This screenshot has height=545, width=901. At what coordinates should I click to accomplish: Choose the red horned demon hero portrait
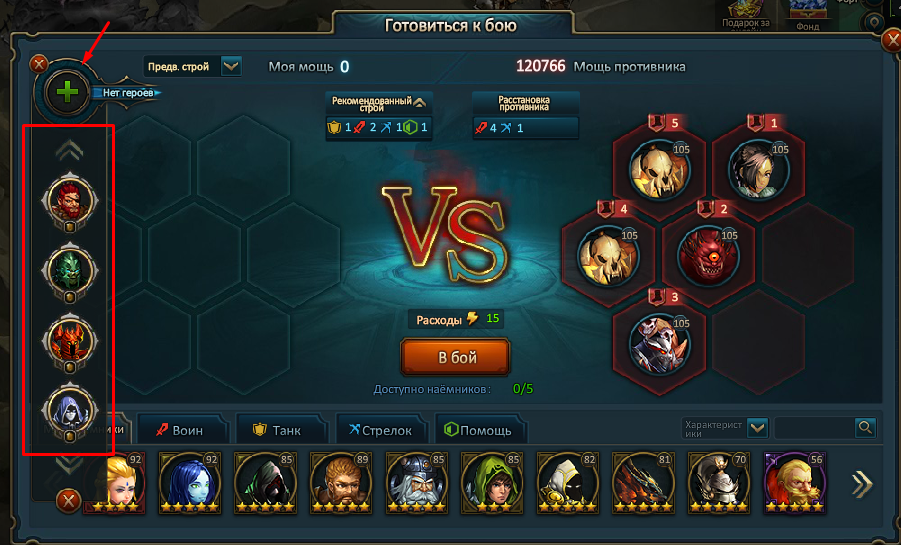pos(71,339)
